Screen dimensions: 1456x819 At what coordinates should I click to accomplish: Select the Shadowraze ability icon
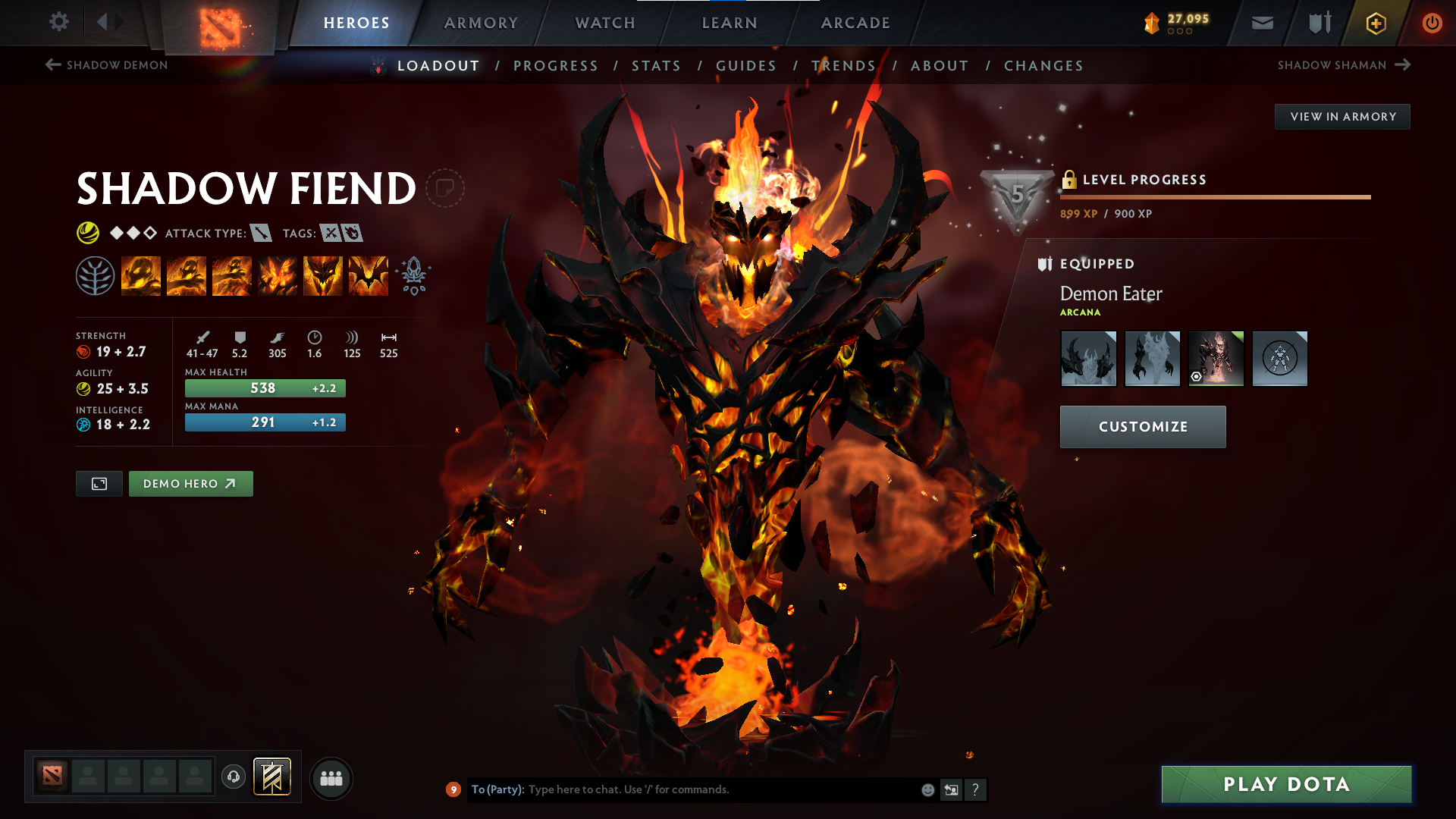pos(141,275)
